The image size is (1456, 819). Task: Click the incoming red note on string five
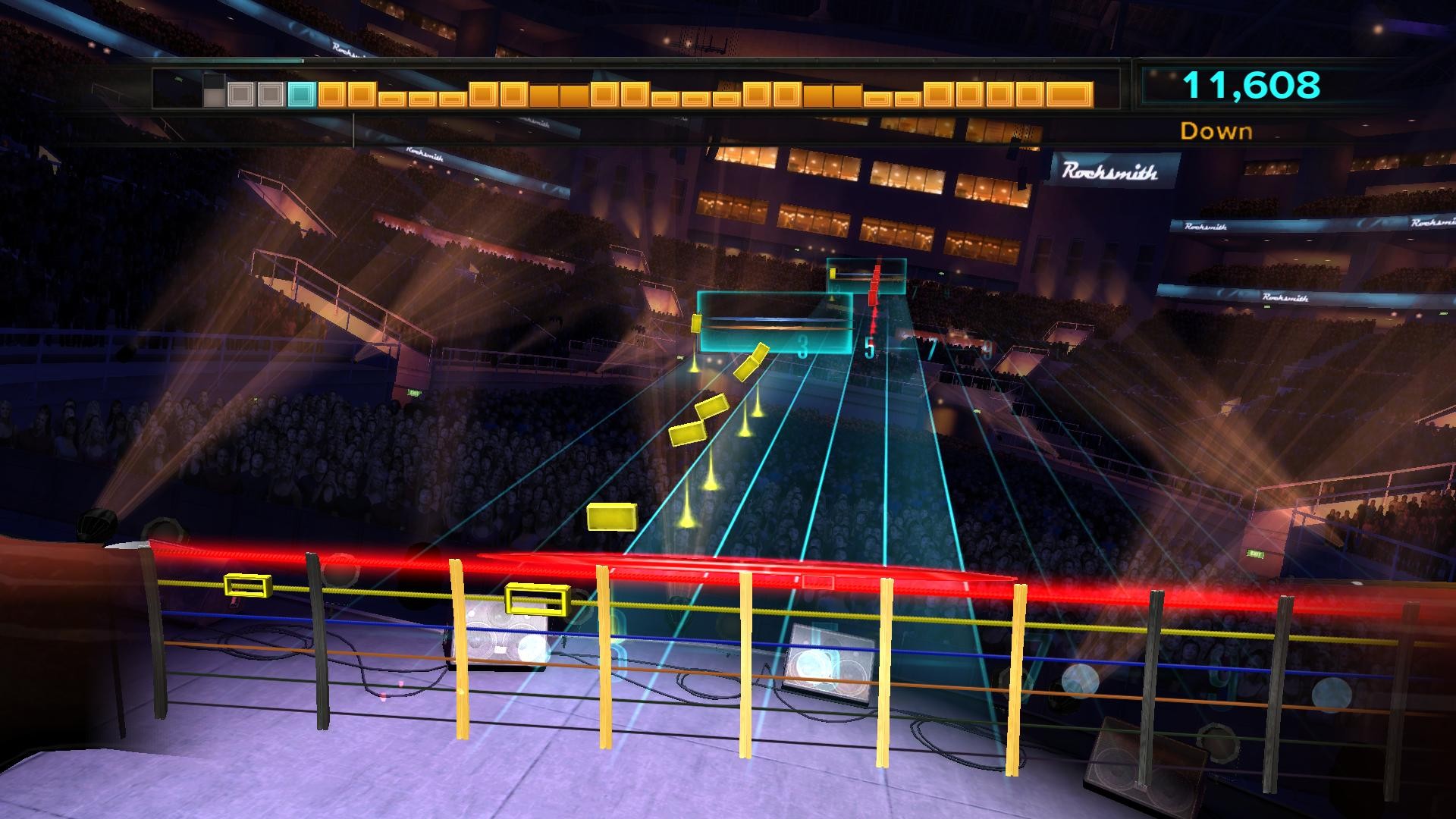click(x=874, y=300)
